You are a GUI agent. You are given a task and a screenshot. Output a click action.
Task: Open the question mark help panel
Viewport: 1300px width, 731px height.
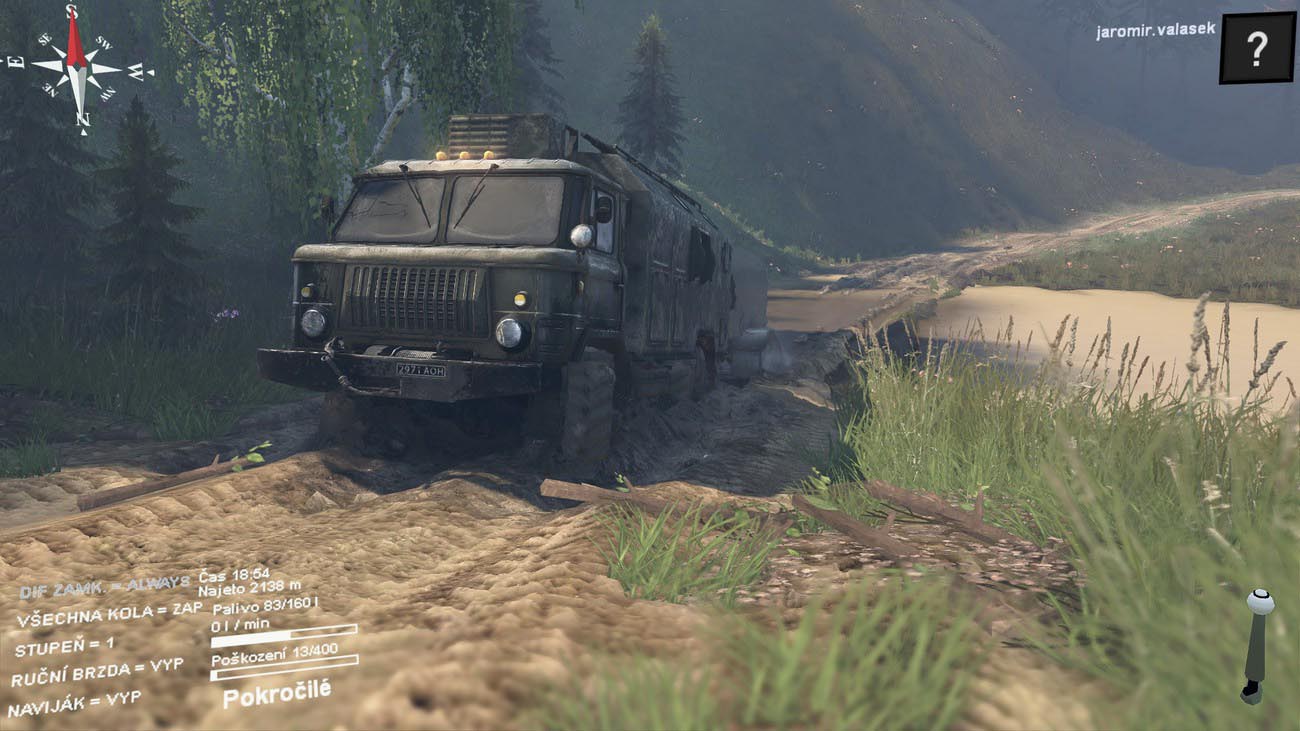tap(1256, 47)
